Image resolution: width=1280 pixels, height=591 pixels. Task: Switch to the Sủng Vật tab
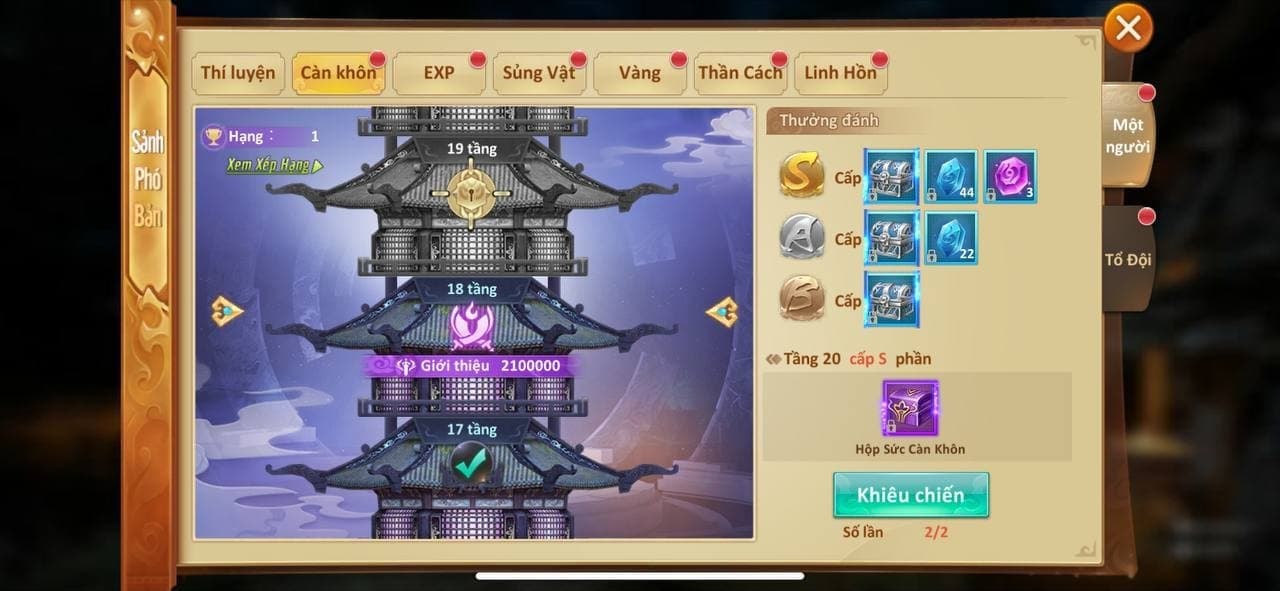click(x=538, y=73)
